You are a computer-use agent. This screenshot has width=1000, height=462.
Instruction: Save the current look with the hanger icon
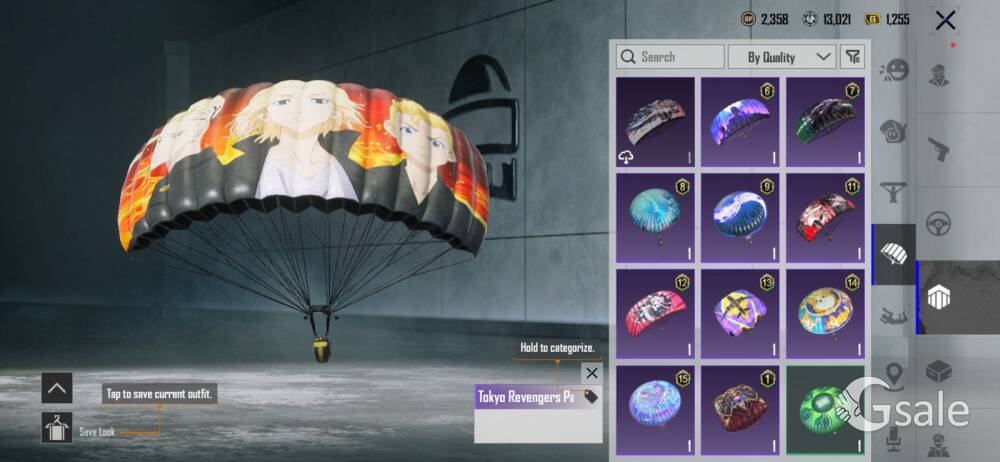[x=56, y=428]
